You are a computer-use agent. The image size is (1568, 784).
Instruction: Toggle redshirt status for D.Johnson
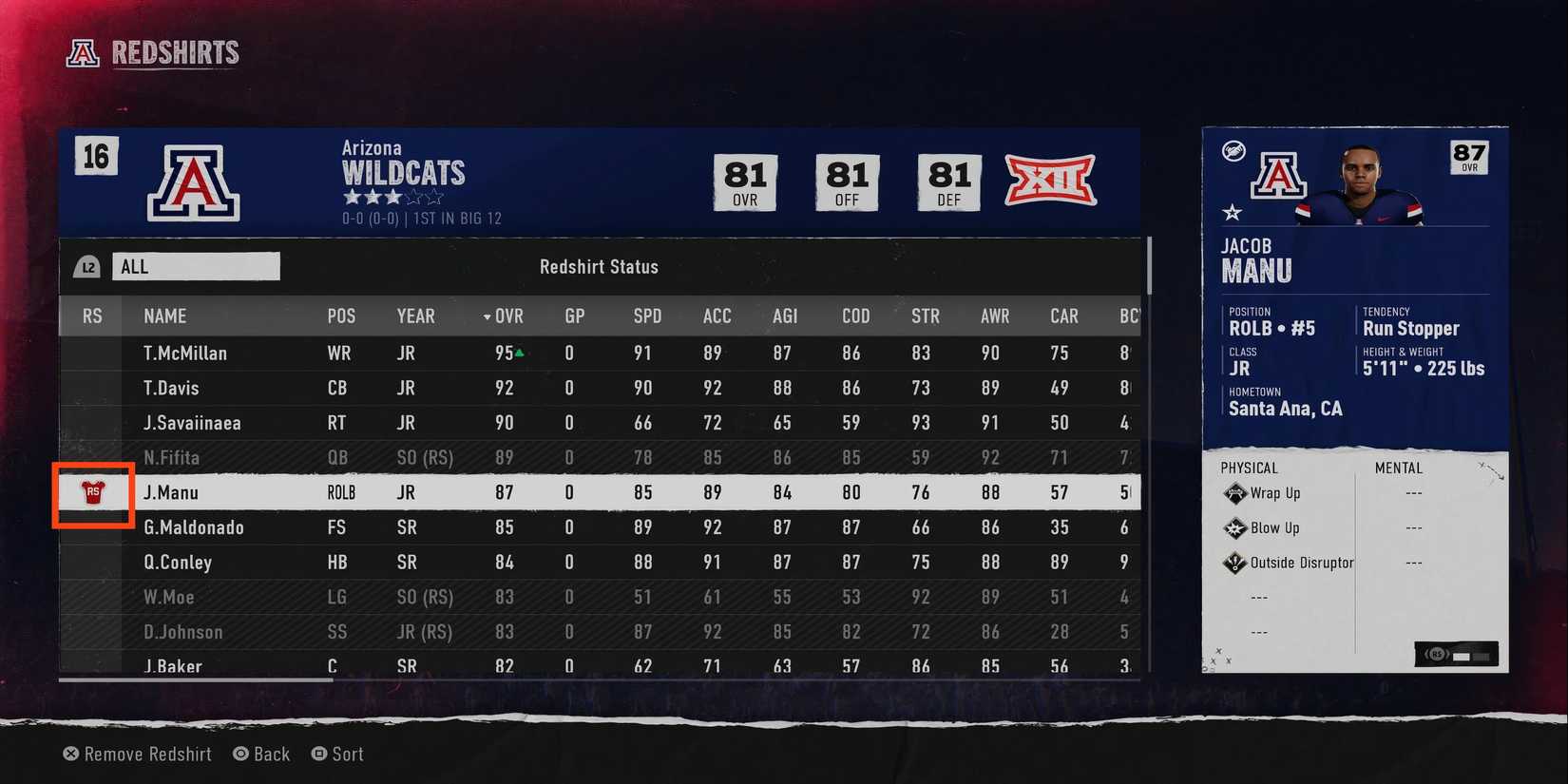[90, 631]
